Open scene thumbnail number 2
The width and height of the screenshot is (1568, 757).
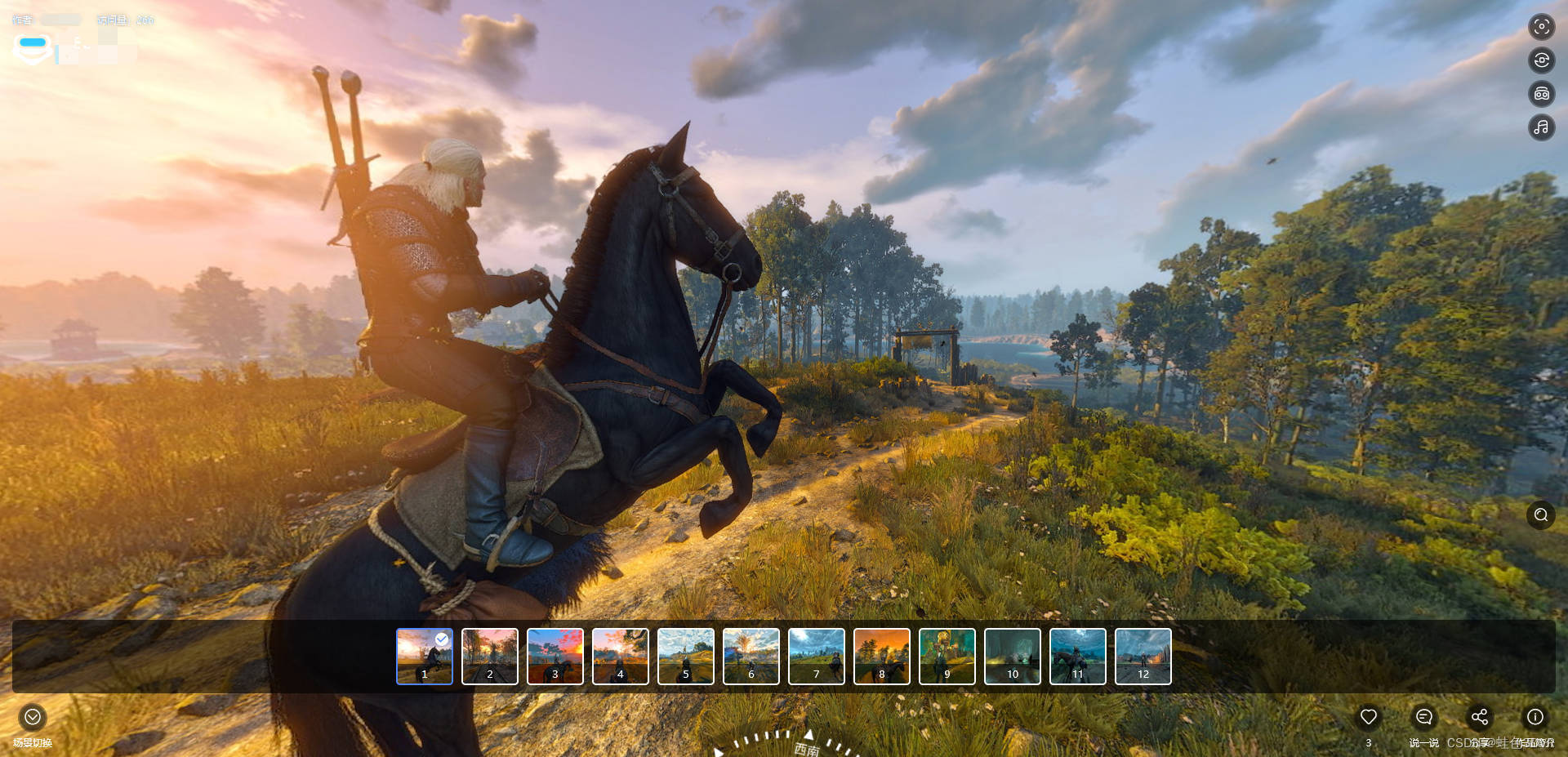click(x=490, y=656)
